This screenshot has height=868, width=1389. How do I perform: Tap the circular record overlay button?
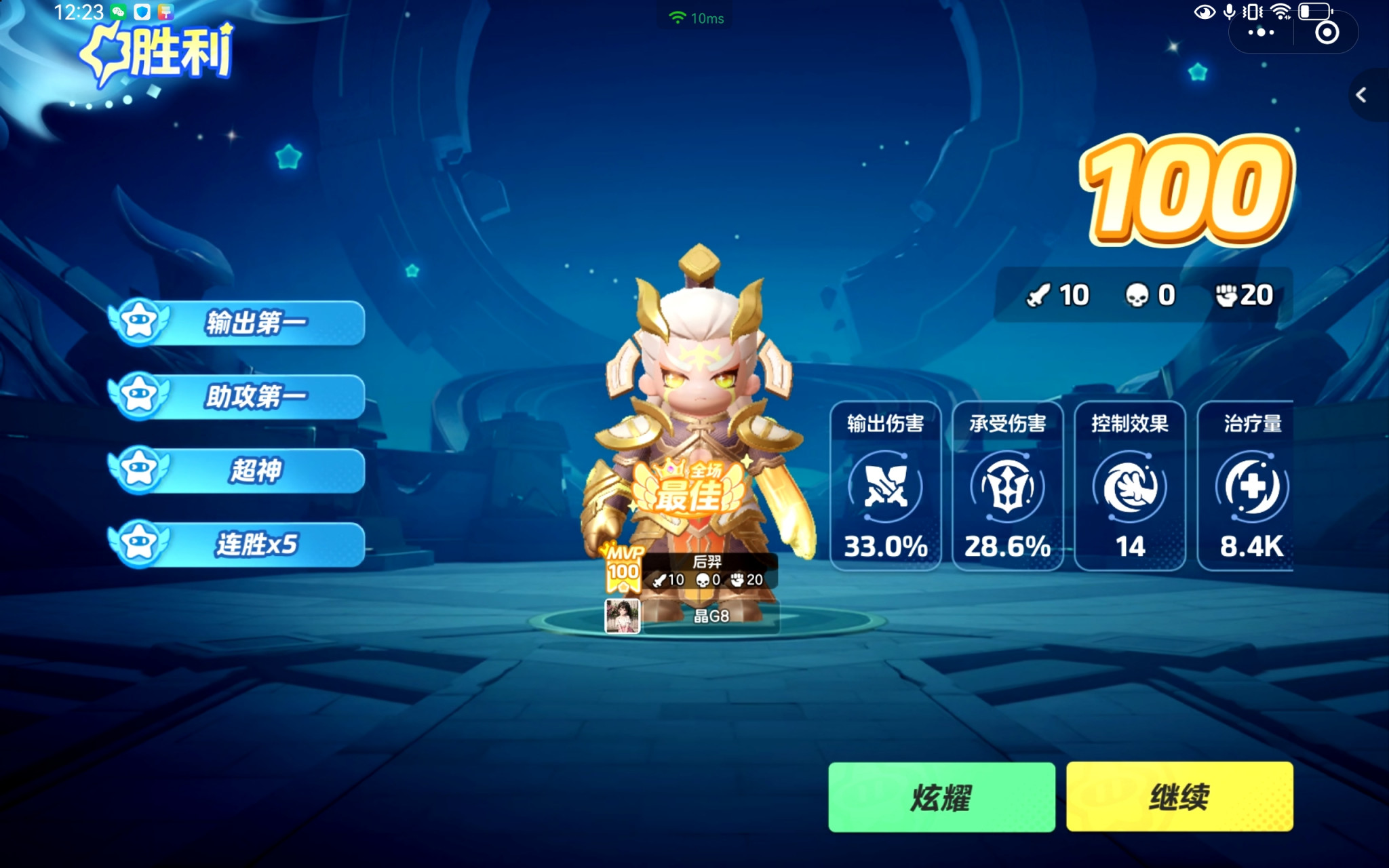[x=1327, y=32]
